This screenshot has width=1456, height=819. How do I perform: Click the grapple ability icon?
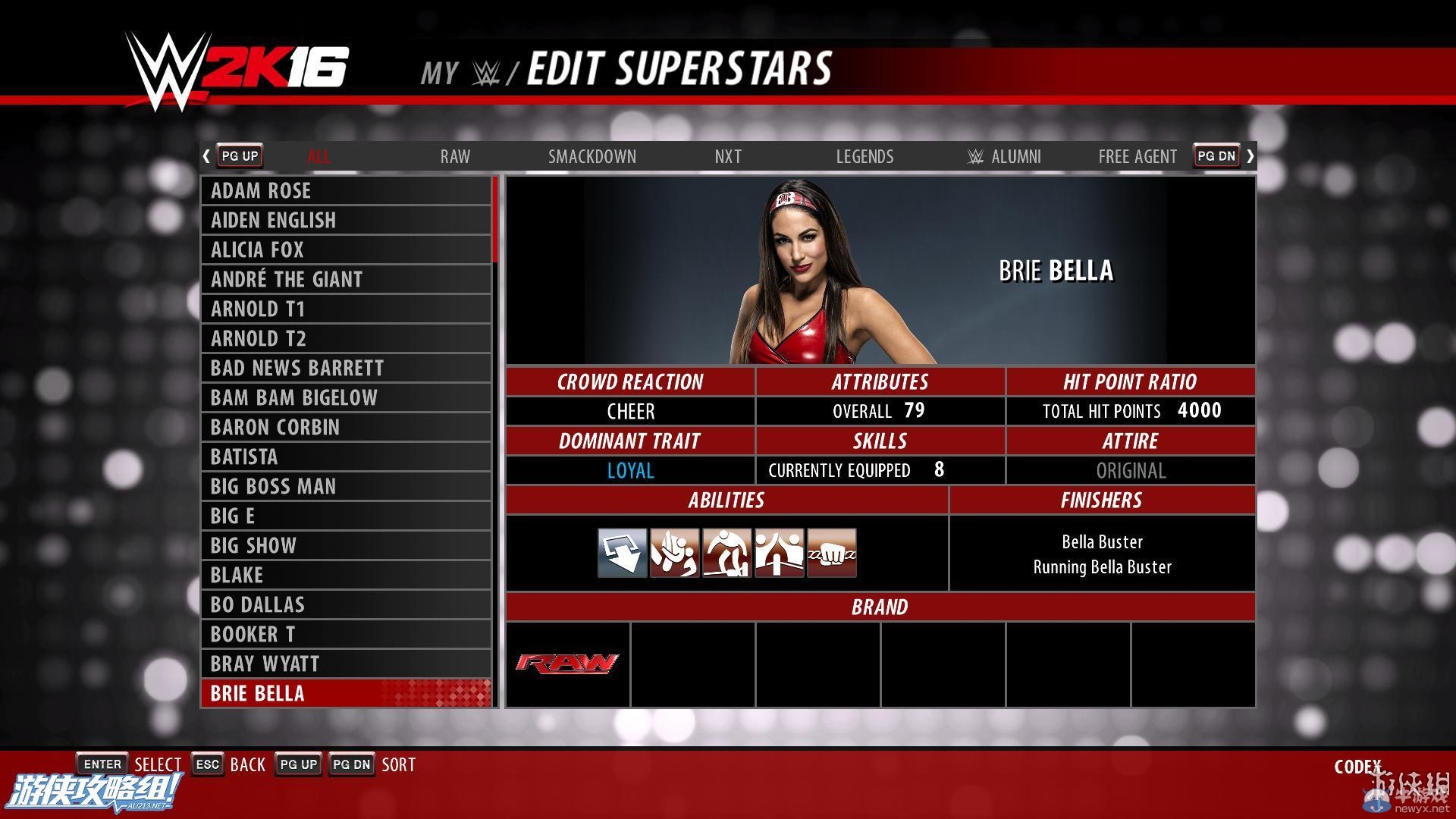click(674, 553)
